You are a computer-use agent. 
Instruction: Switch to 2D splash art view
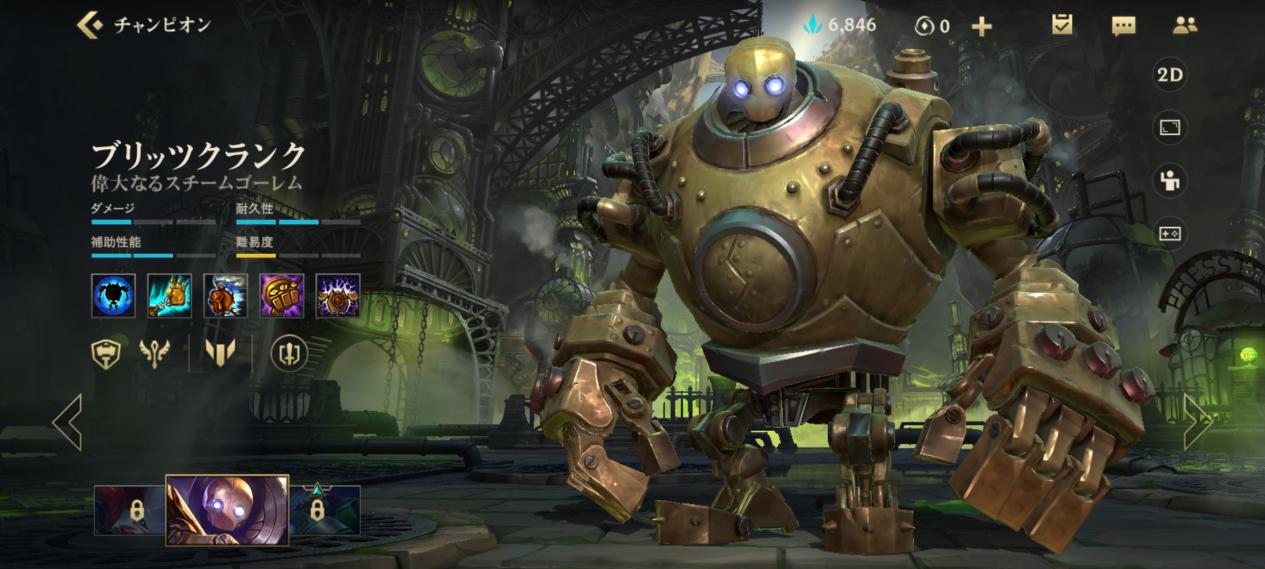coord(1170,75)
